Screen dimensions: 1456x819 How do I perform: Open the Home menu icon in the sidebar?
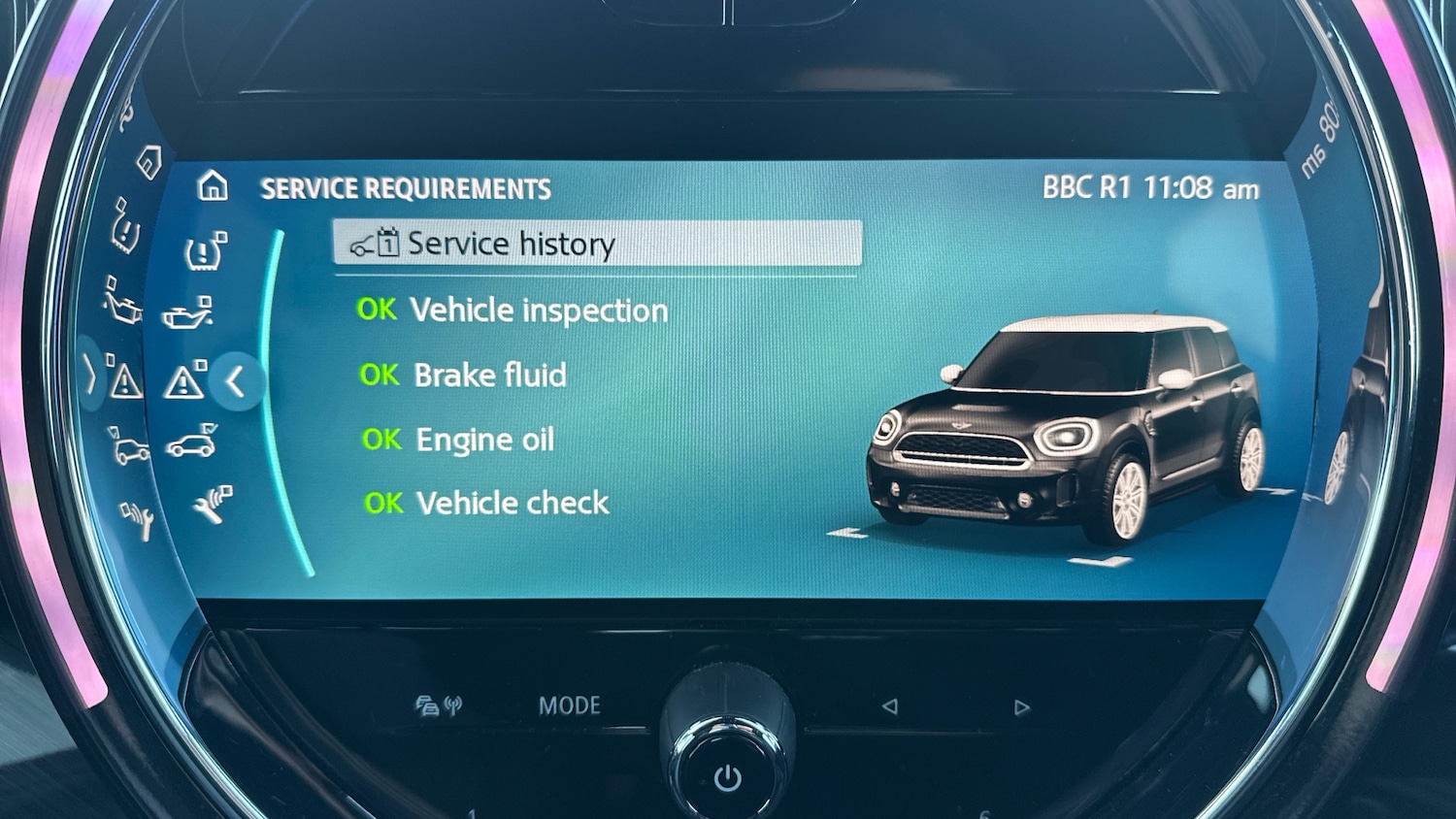point(212,186)
